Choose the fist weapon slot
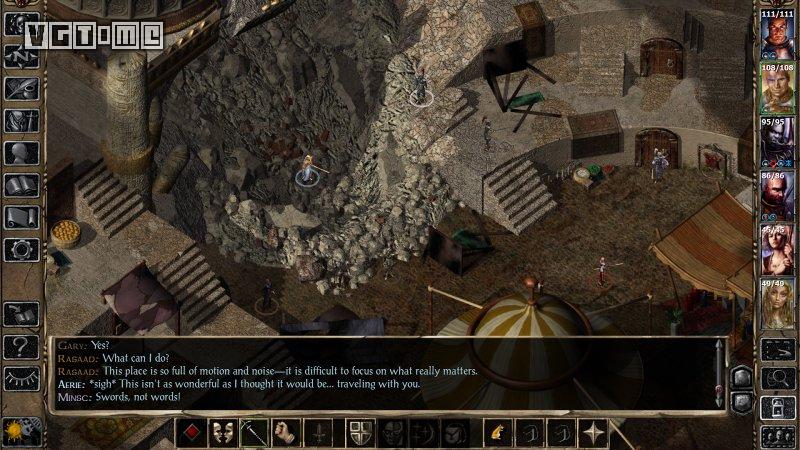800x450 pixels. click(x=288, y=432)
